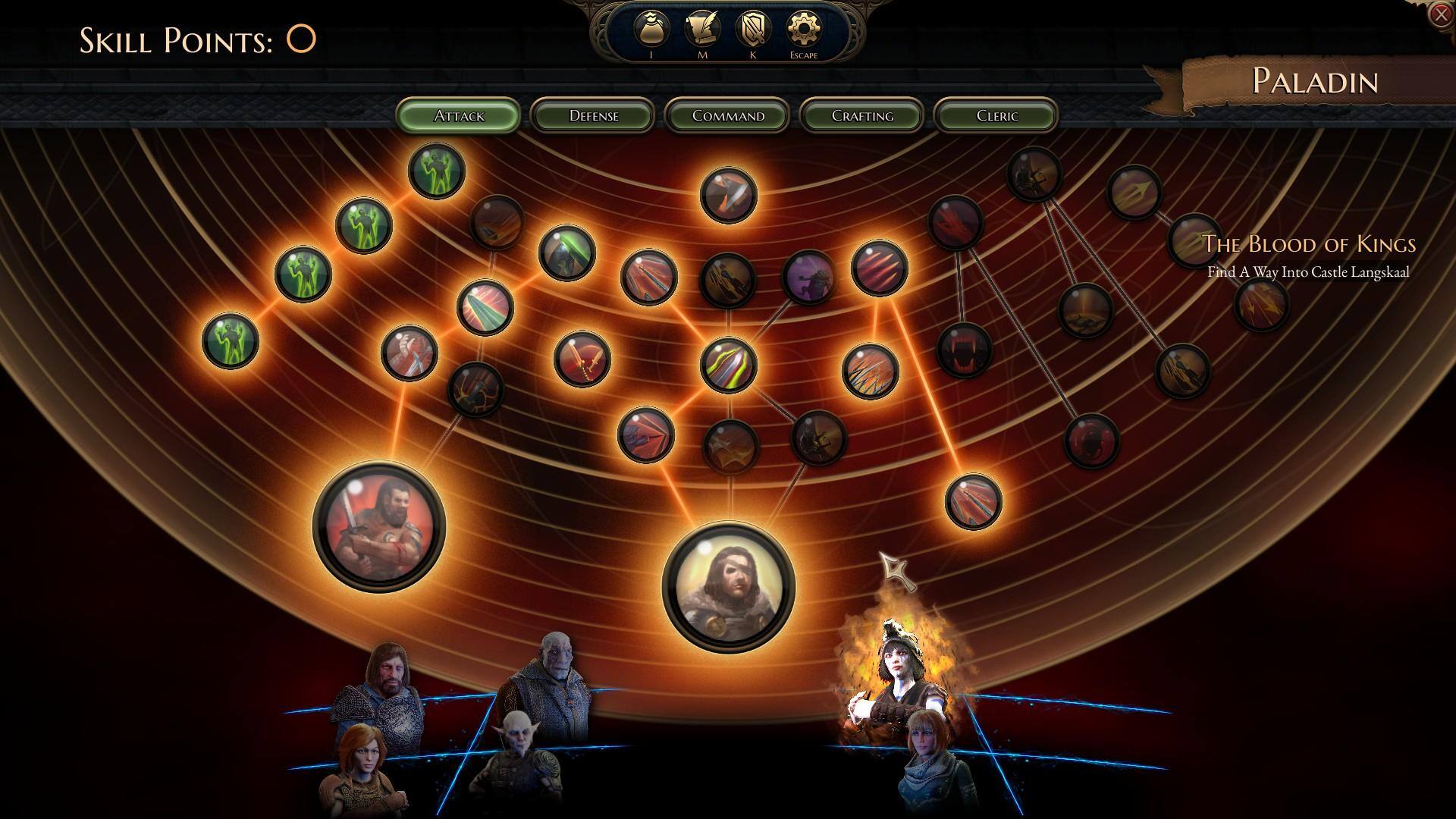This screenshot has width=1456, height=819.
Task: Show the Cleric skill tab
Action: (996, 115)
